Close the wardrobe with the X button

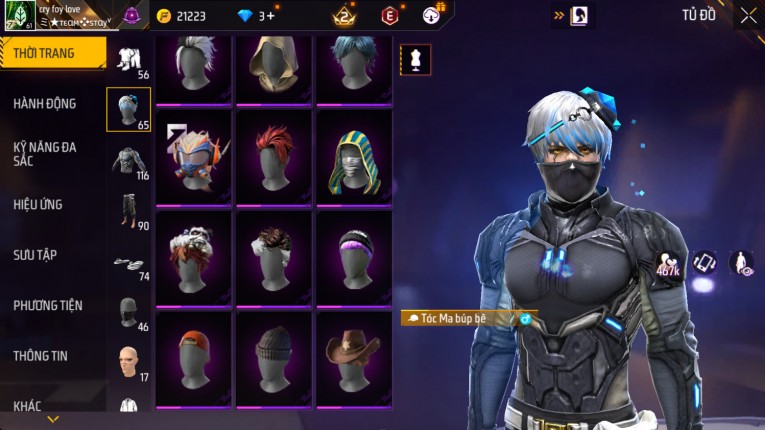(748, 15)
